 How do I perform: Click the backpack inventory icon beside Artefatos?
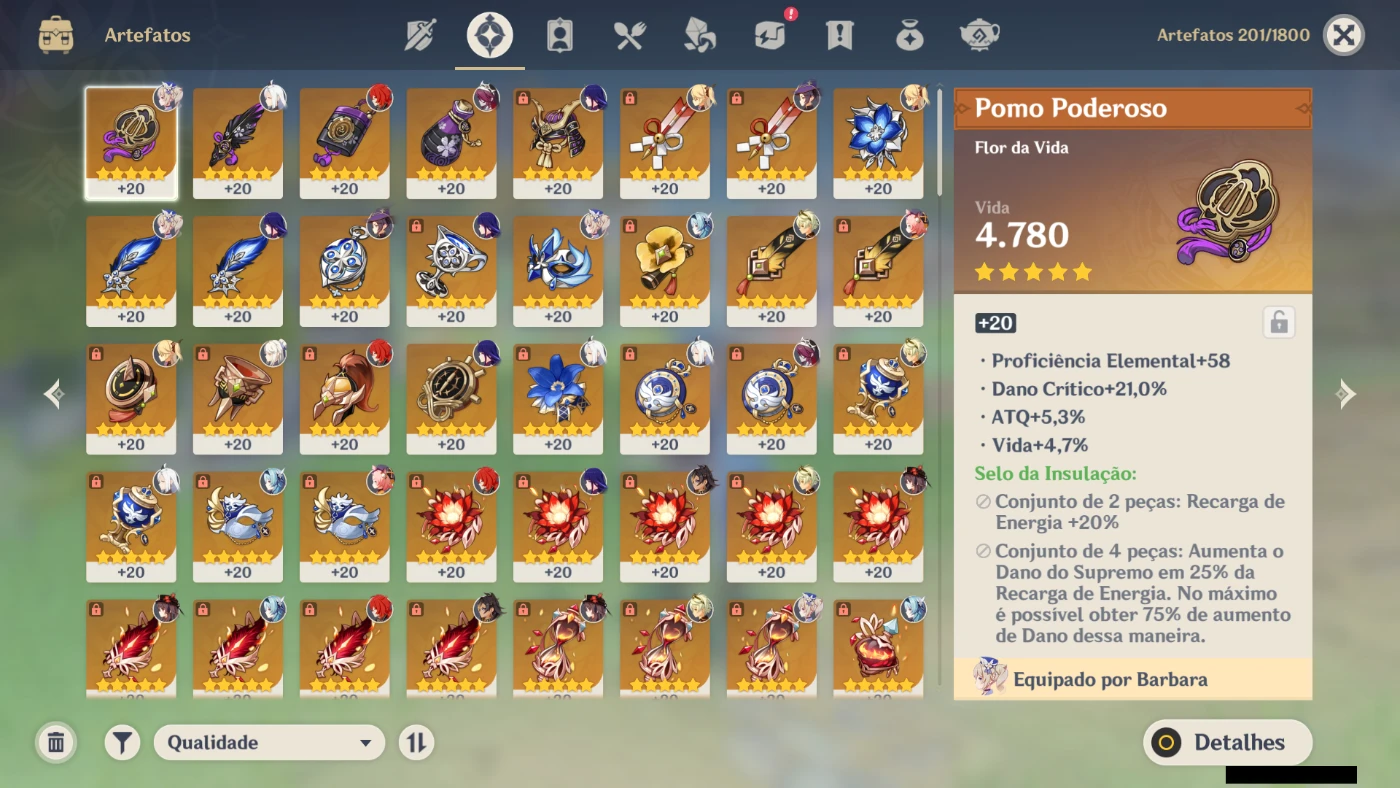click(x=56, y=33)
